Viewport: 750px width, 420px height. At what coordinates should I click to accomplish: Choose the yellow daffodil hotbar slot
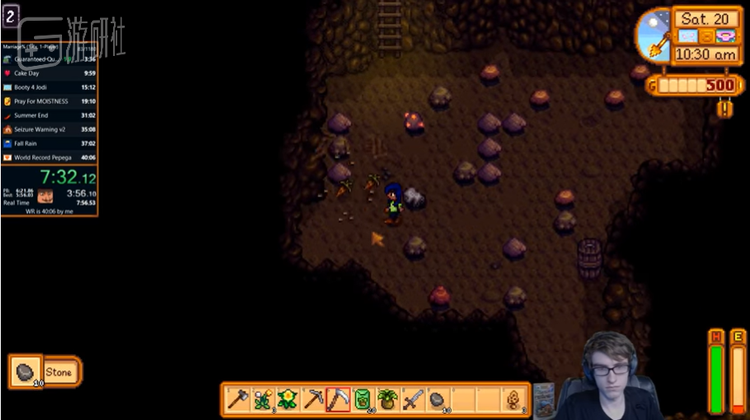coord(288,399)
